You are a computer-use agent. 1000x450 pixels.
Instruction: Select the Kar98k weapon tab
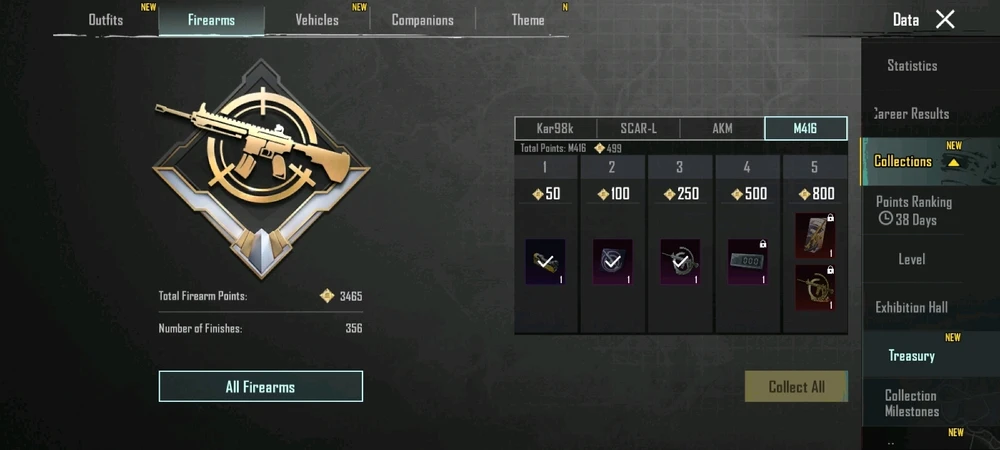click(556, 128)
